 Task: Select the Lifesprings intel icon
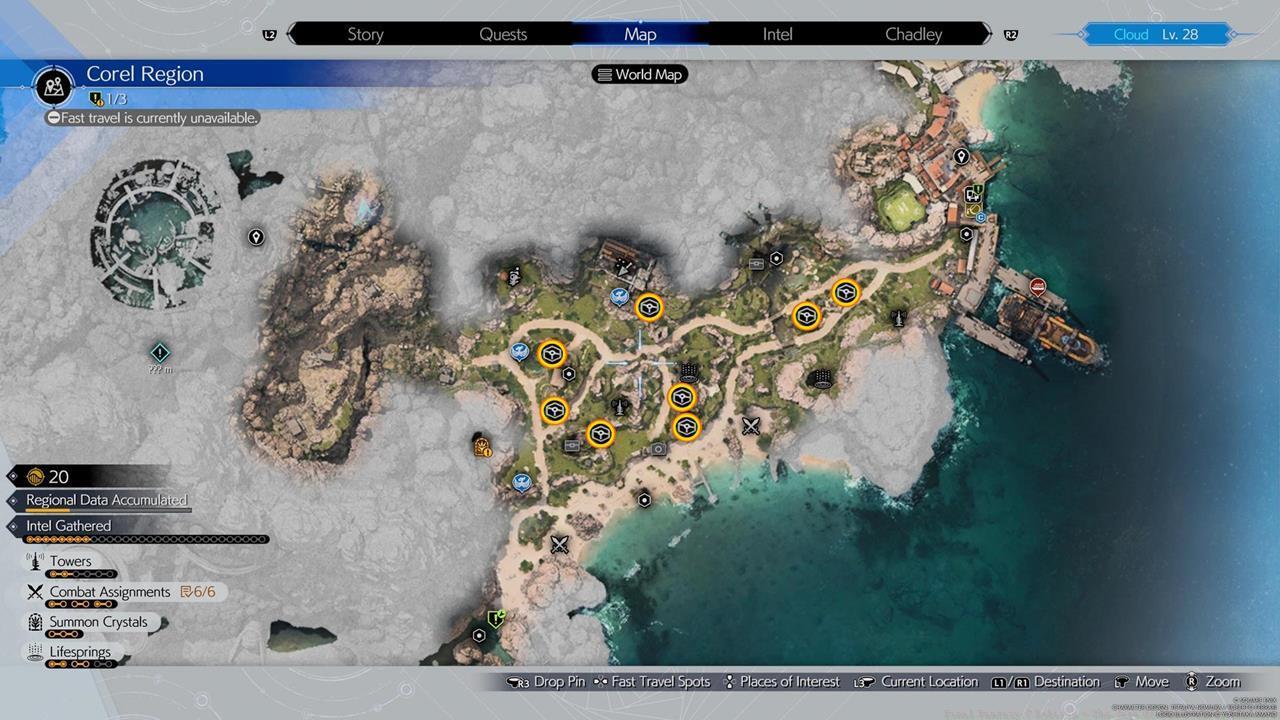click(35, 651)
